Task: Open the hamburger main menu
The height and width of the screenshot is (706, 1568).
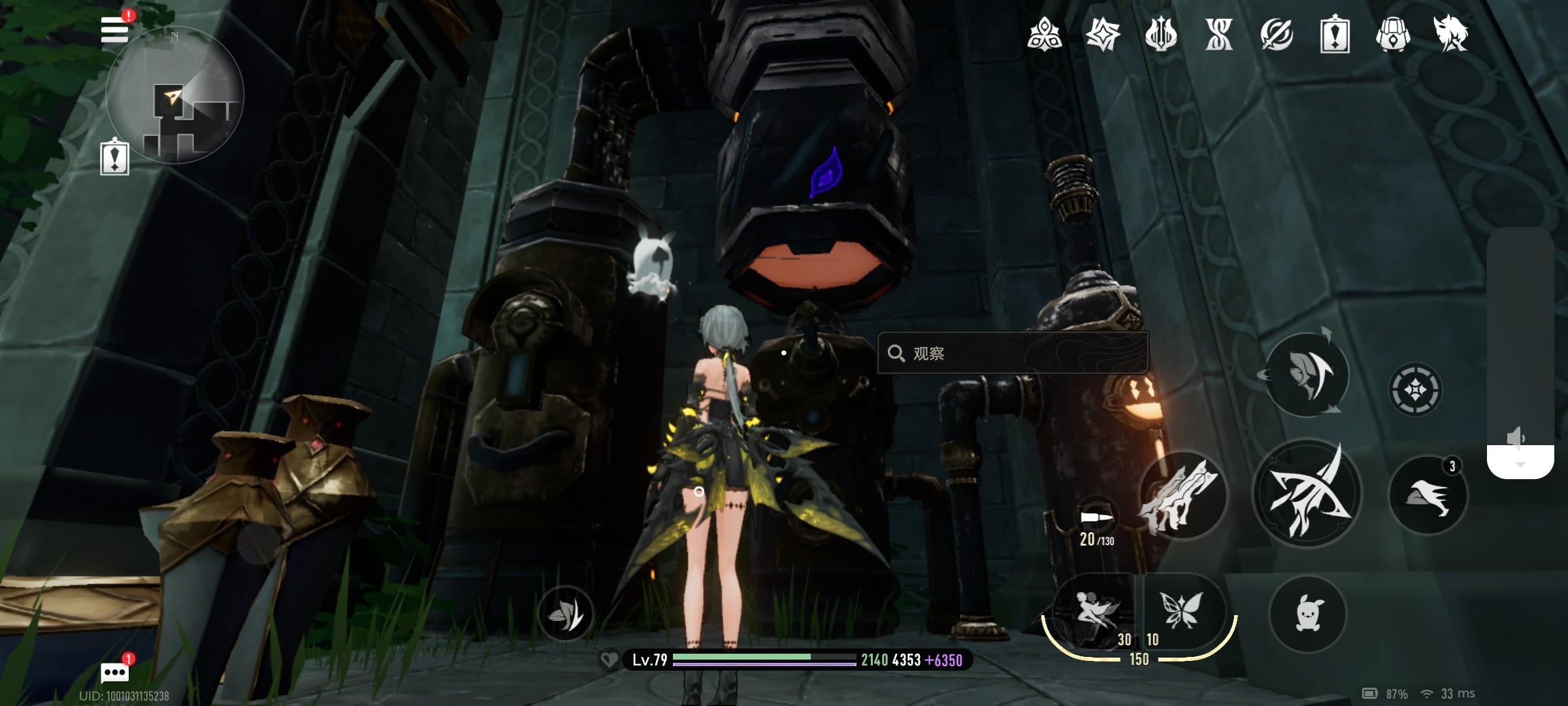Action: pos(115,29)
